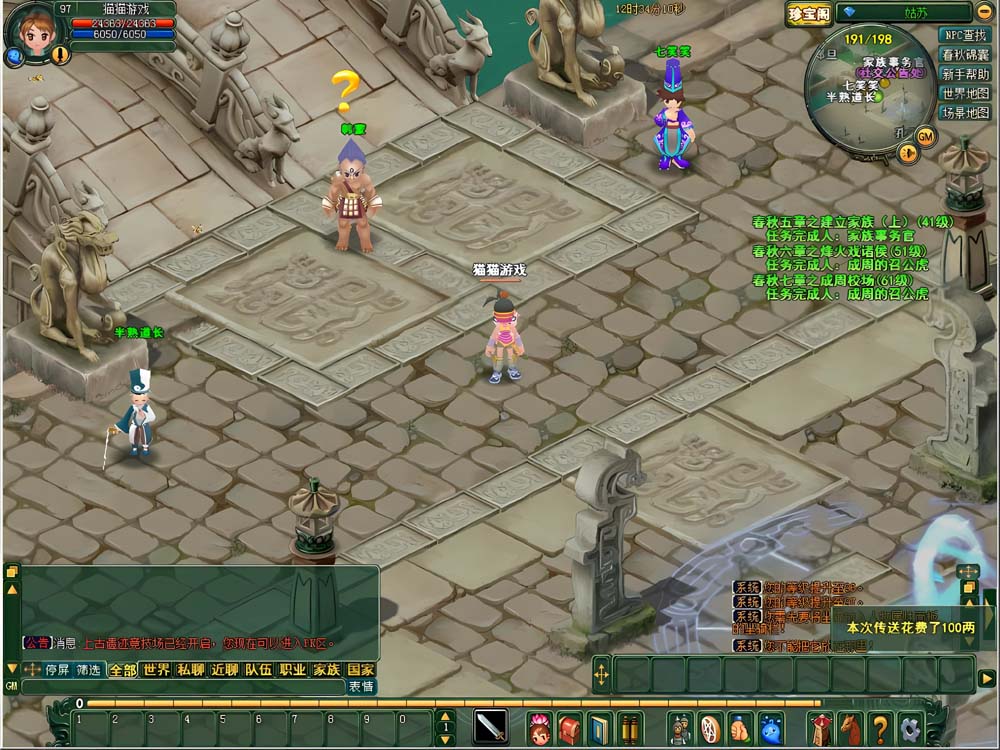1000x750 pixels.
Task: Contact the GM via minimap button
Action: point(926,135)
